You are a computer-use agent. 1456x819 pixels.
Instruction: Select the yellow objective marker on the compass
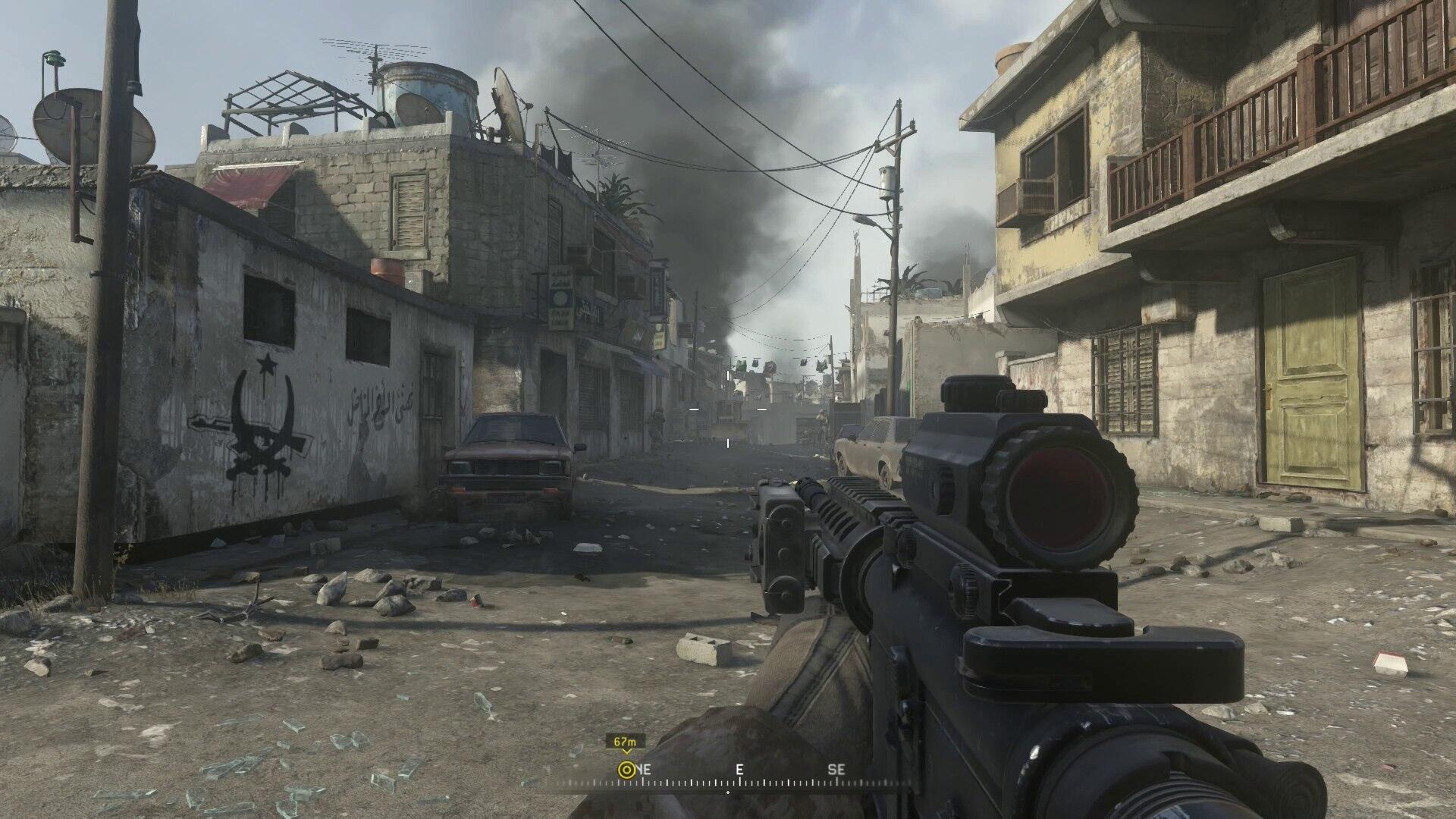click(626, 770)
